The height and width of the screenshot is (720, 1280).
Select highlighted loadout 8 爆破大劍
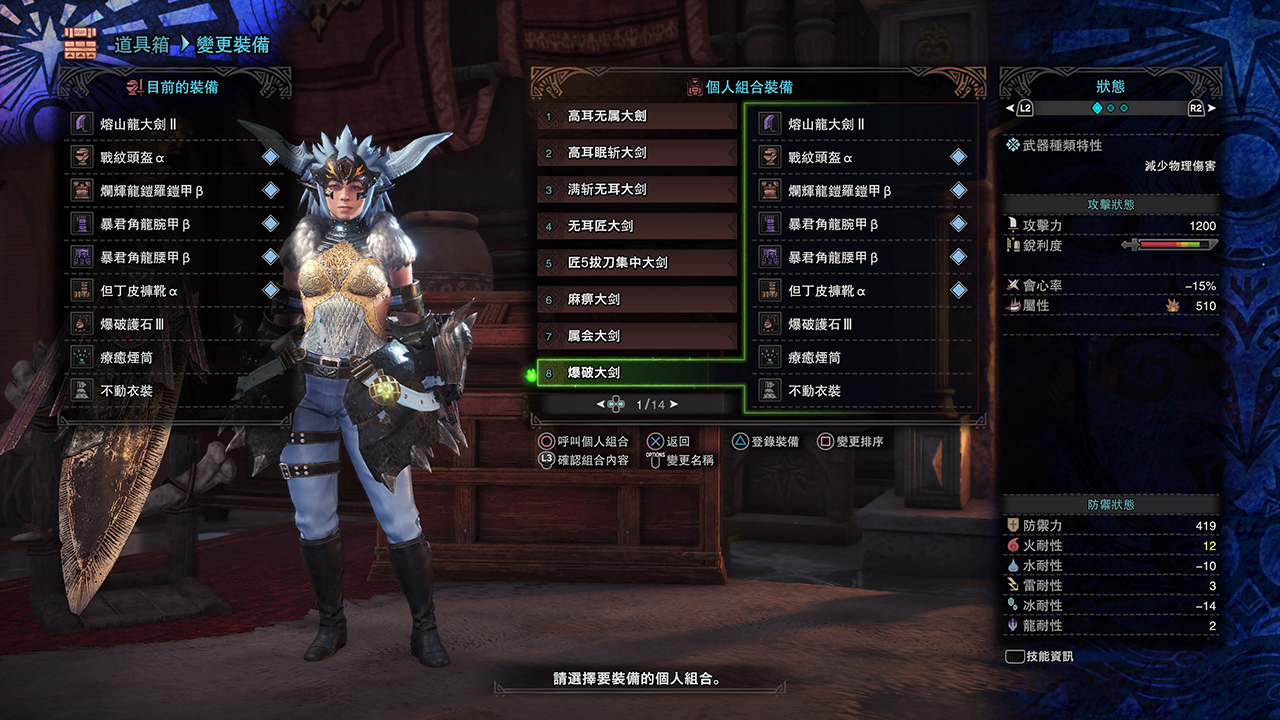point(637,372)
